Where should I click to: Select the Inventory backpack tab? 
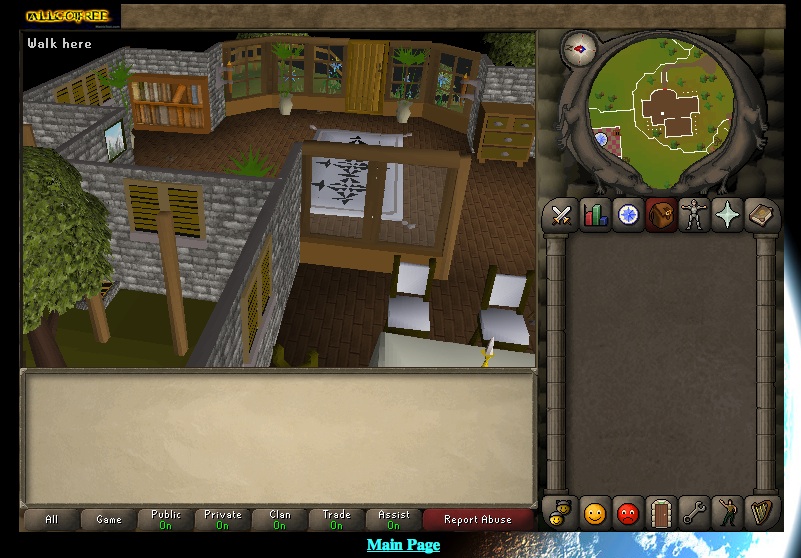pyautogui.click(x=661, y=215)
